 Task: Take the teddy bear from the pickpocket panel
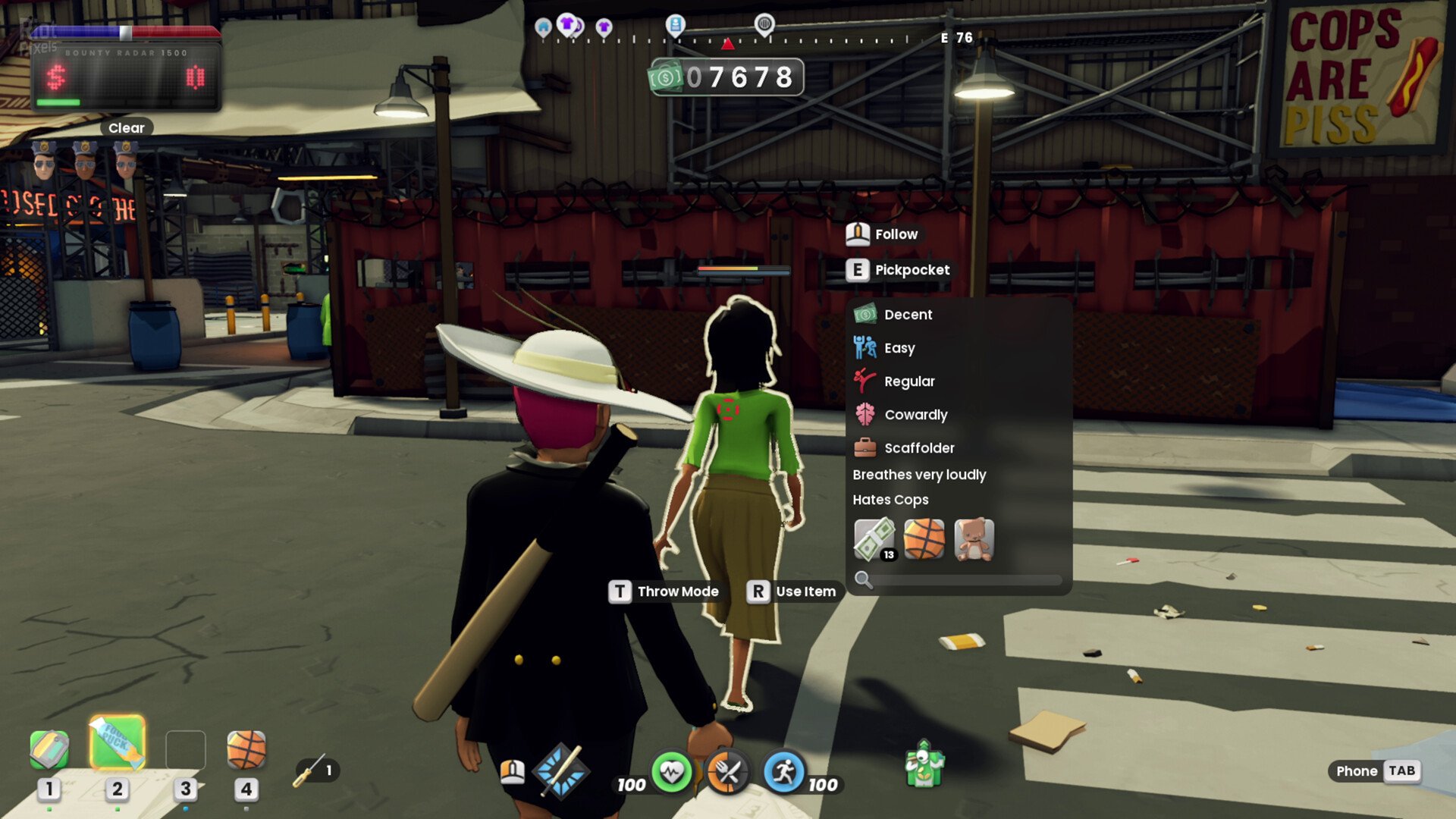pyautogui.click(x=974, y=539)
